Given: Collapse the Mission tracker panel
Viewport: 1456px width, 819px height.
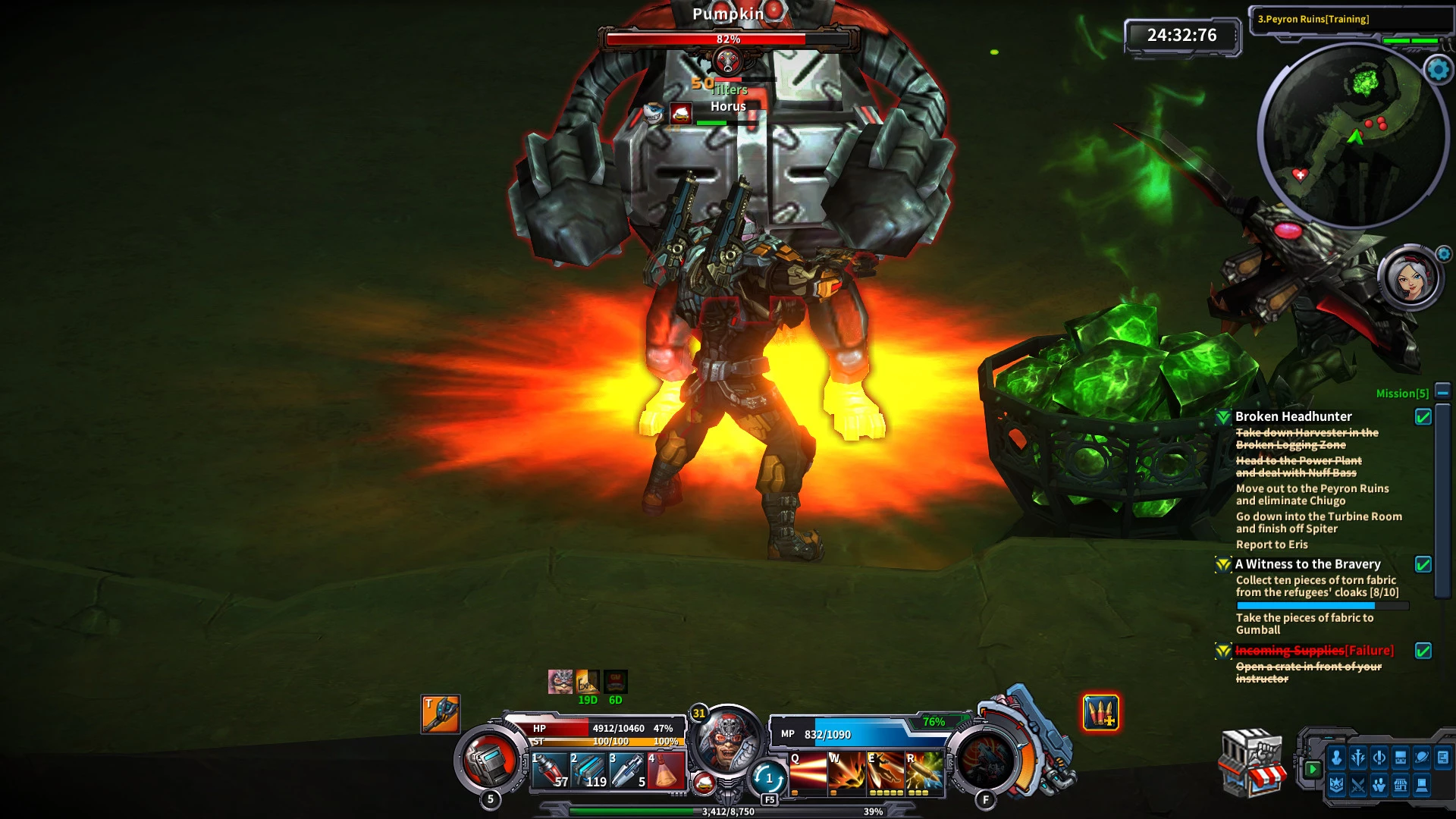Looking at the screenshot, I should tap(1442, 392).
